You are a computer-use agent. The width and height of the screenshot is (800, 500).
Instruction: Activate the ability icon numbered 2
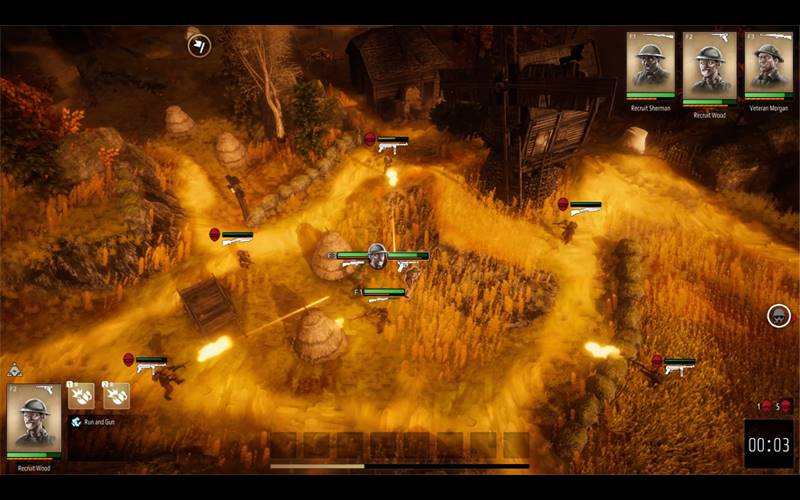point(116,396)
